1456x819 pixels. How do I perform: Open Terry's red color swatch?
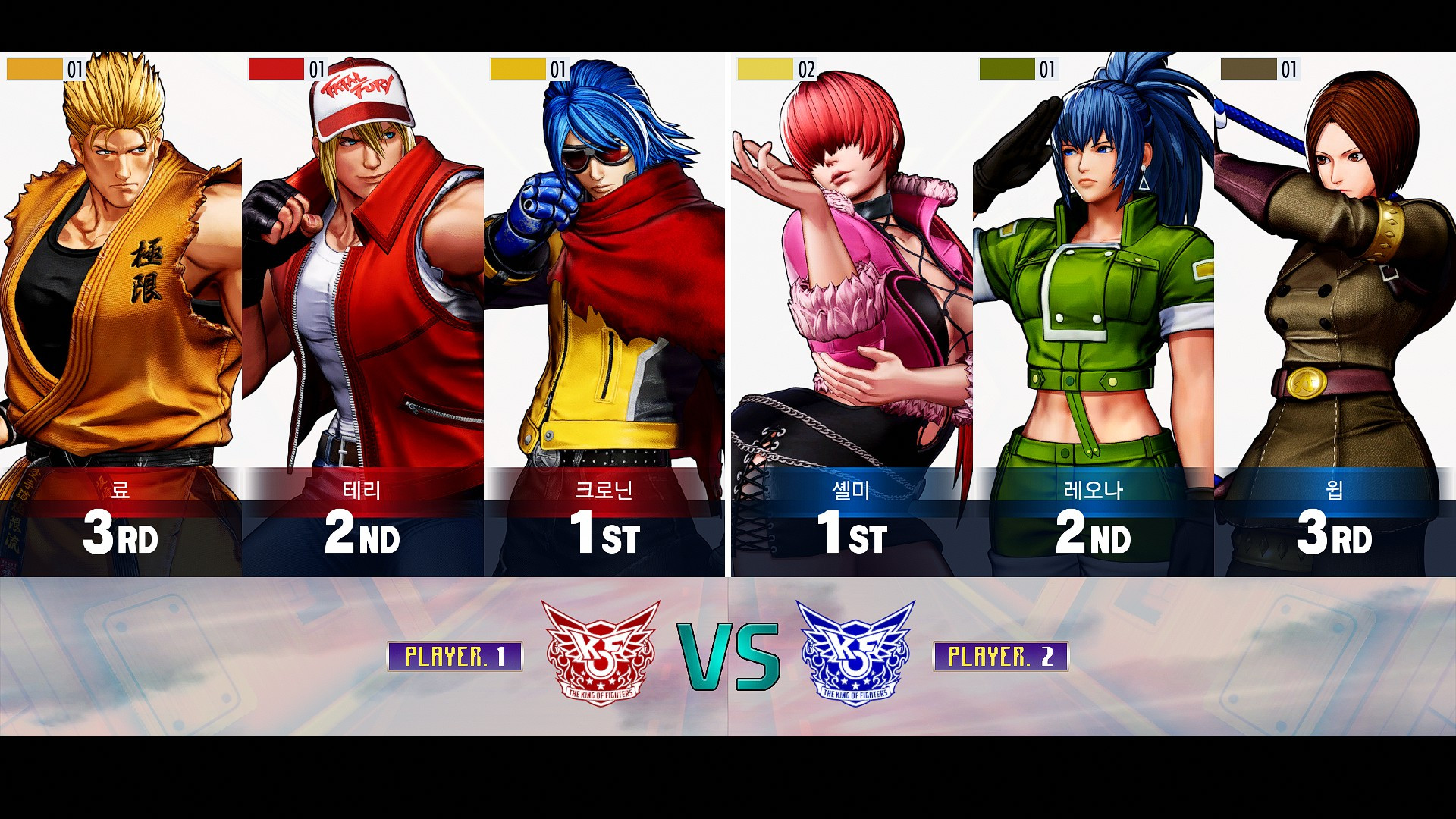[277, 69]
